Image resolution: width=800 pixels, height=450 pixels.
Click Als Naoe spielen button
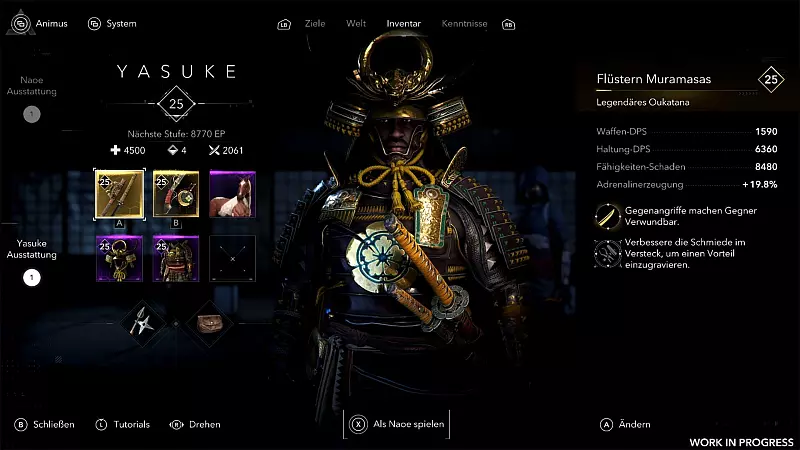(397, 424)
